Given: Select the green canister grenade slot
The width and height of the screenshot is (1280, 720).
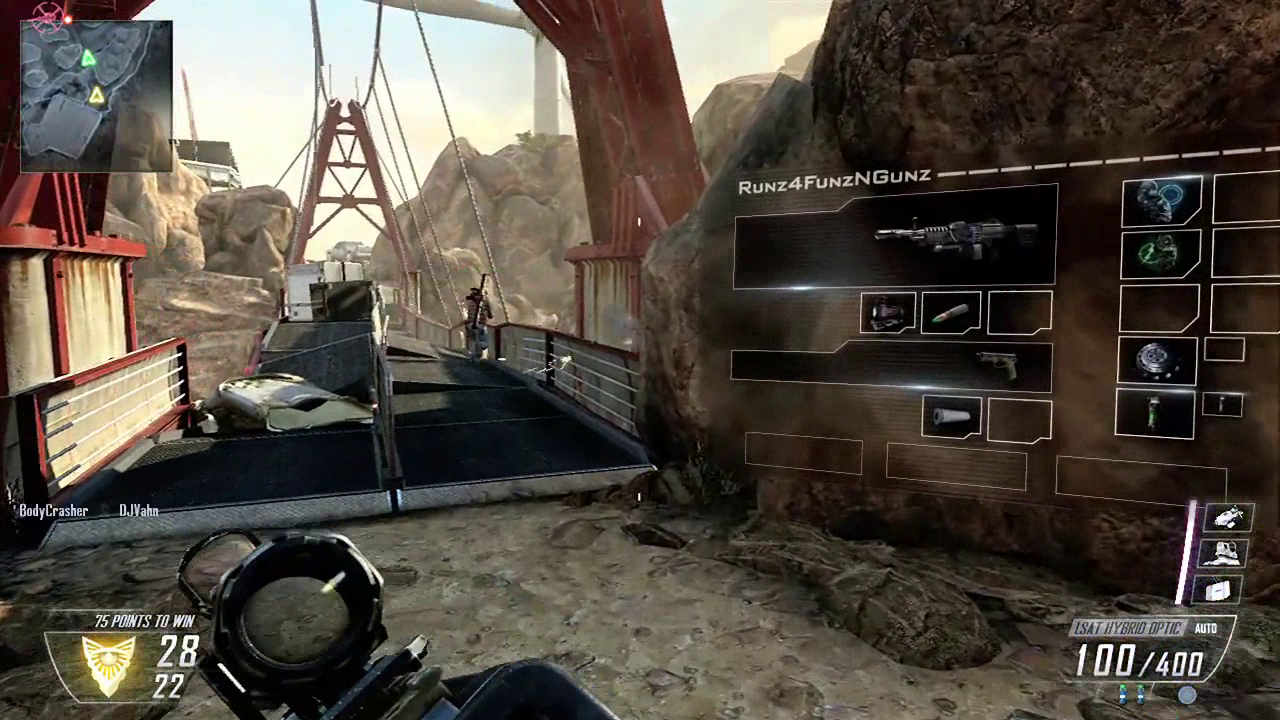Looking at the screenshot, I should tap(1155, 413).
